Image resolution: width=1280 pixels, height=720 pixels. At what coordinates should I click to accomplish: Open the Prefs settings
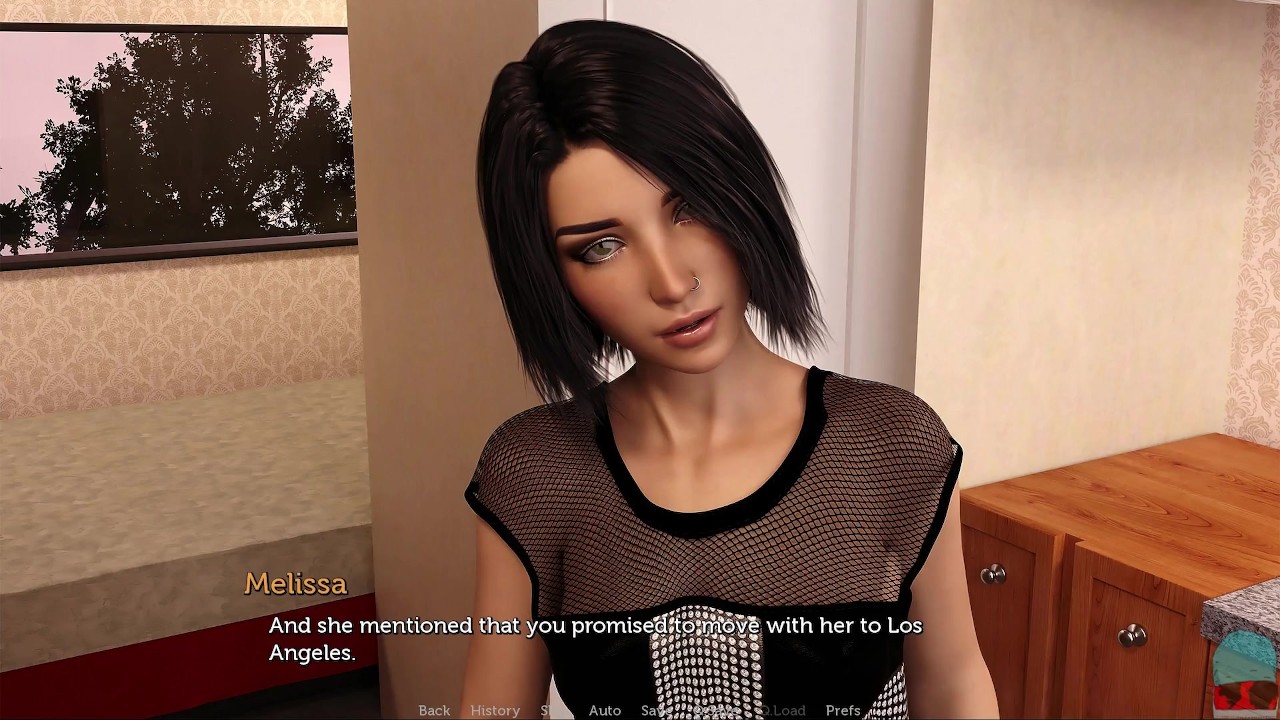[x=843, y=710]
